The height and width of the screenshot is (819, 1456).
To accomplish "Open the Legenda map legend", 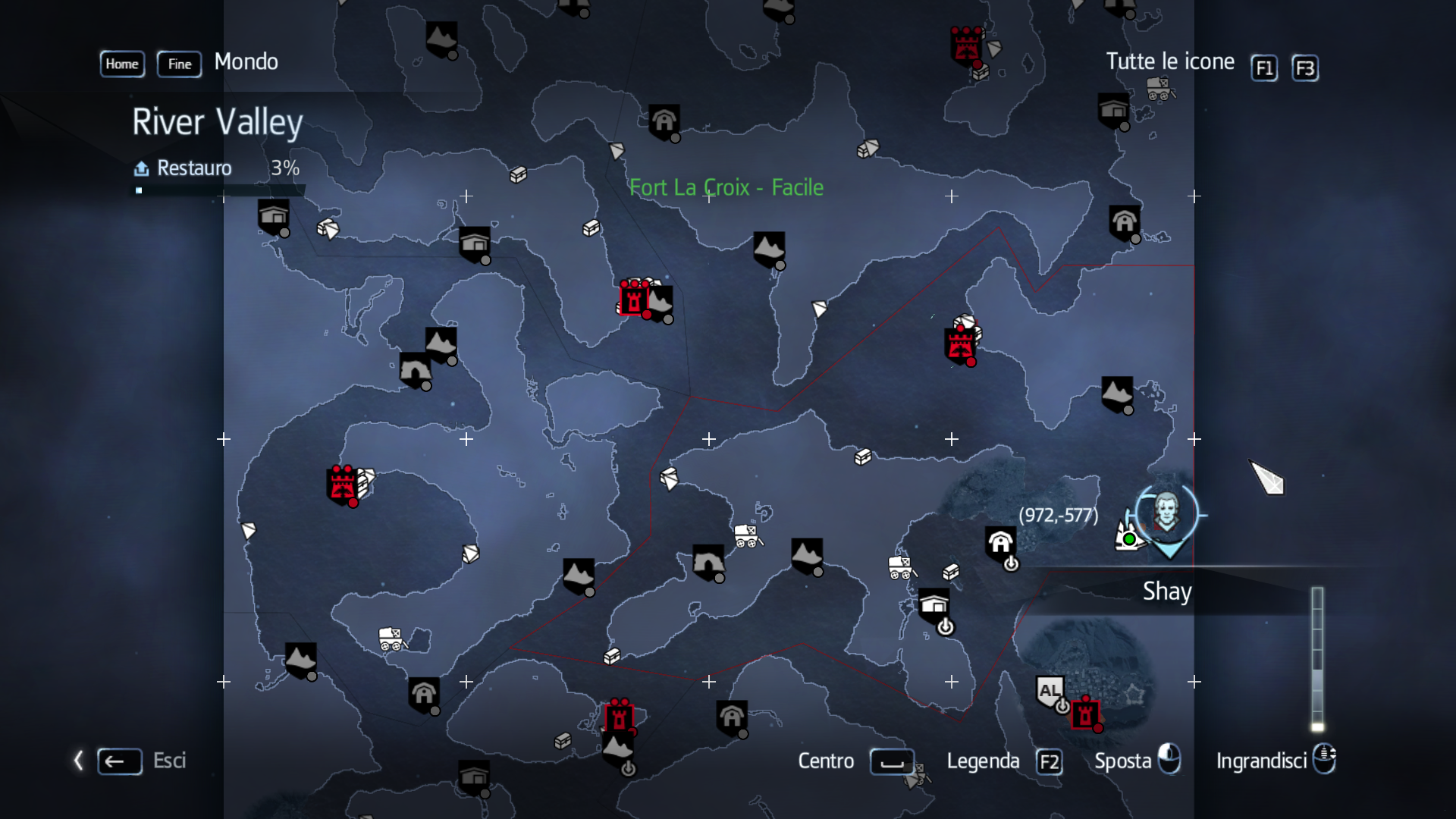I will coord(983,761).
